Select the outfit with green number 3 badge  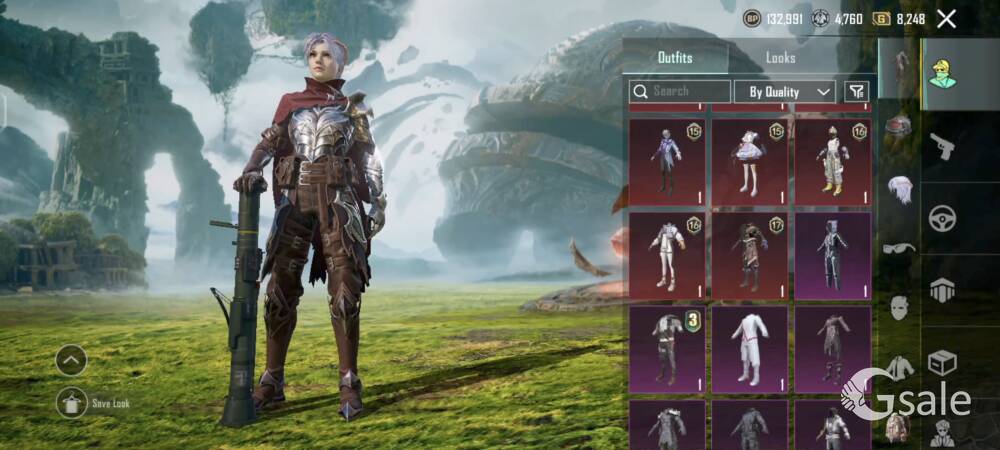click(x=667, y=349)
